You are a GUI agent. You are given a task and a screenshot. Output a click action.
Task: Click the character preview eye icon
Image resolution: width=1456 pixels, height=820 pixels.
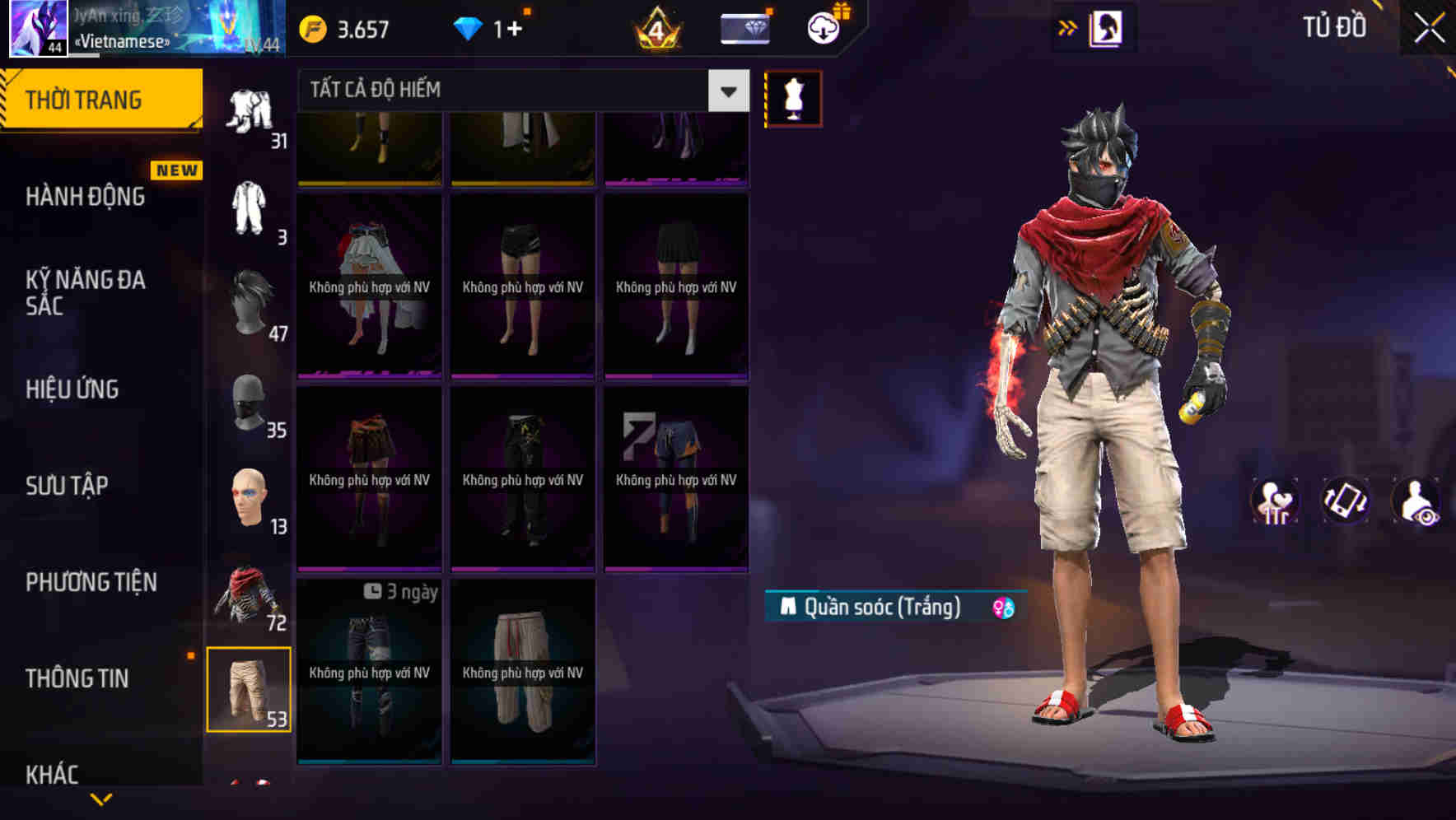(x=1417, y=501)
